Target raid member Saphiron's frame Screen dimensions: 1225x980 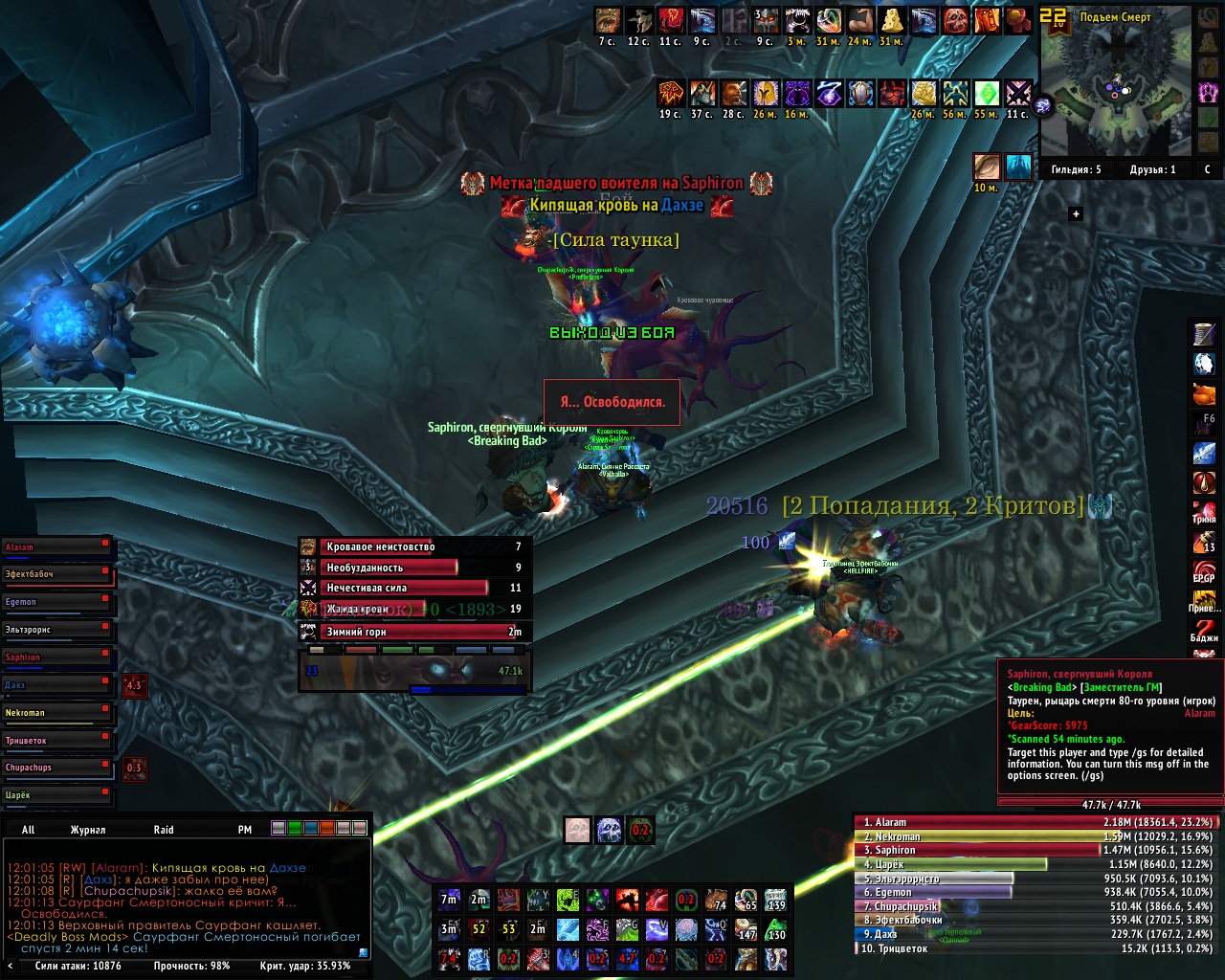(x=57, y=658)
